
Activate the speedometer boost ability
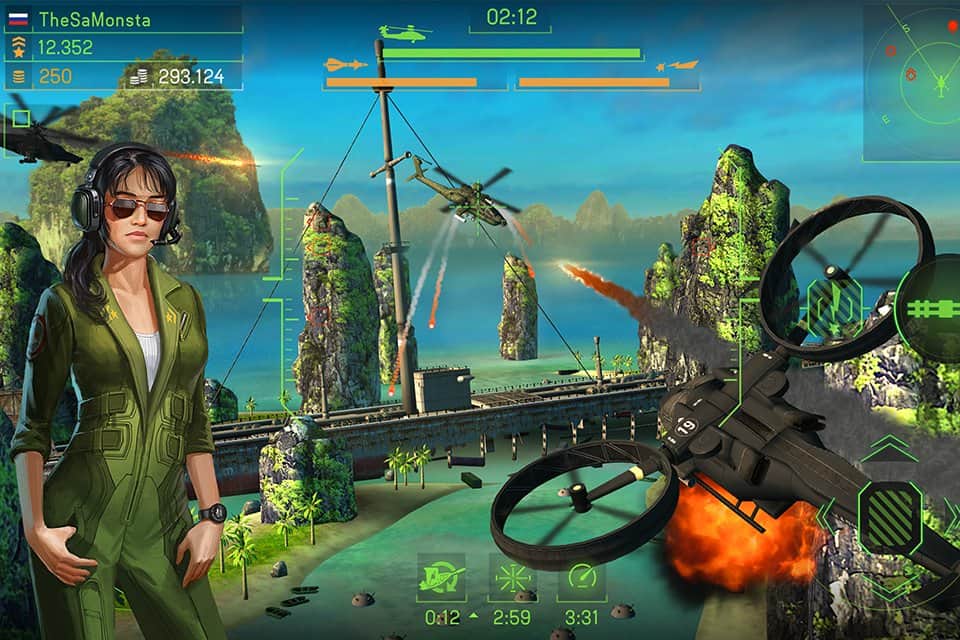coord(581,577)
